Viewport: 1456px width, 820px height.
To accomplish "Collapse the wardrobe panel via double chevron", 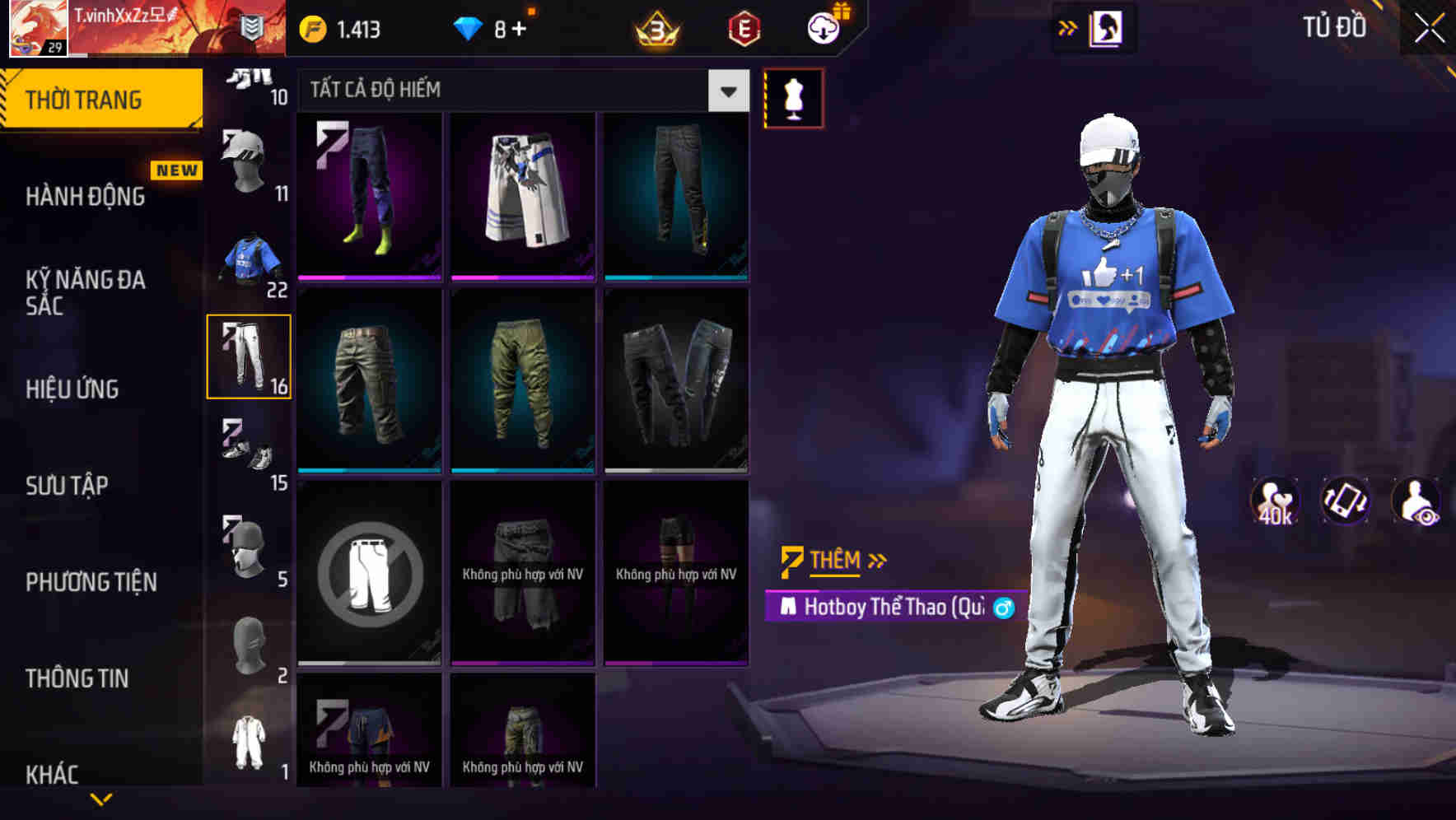I will tap(1066, 27).
